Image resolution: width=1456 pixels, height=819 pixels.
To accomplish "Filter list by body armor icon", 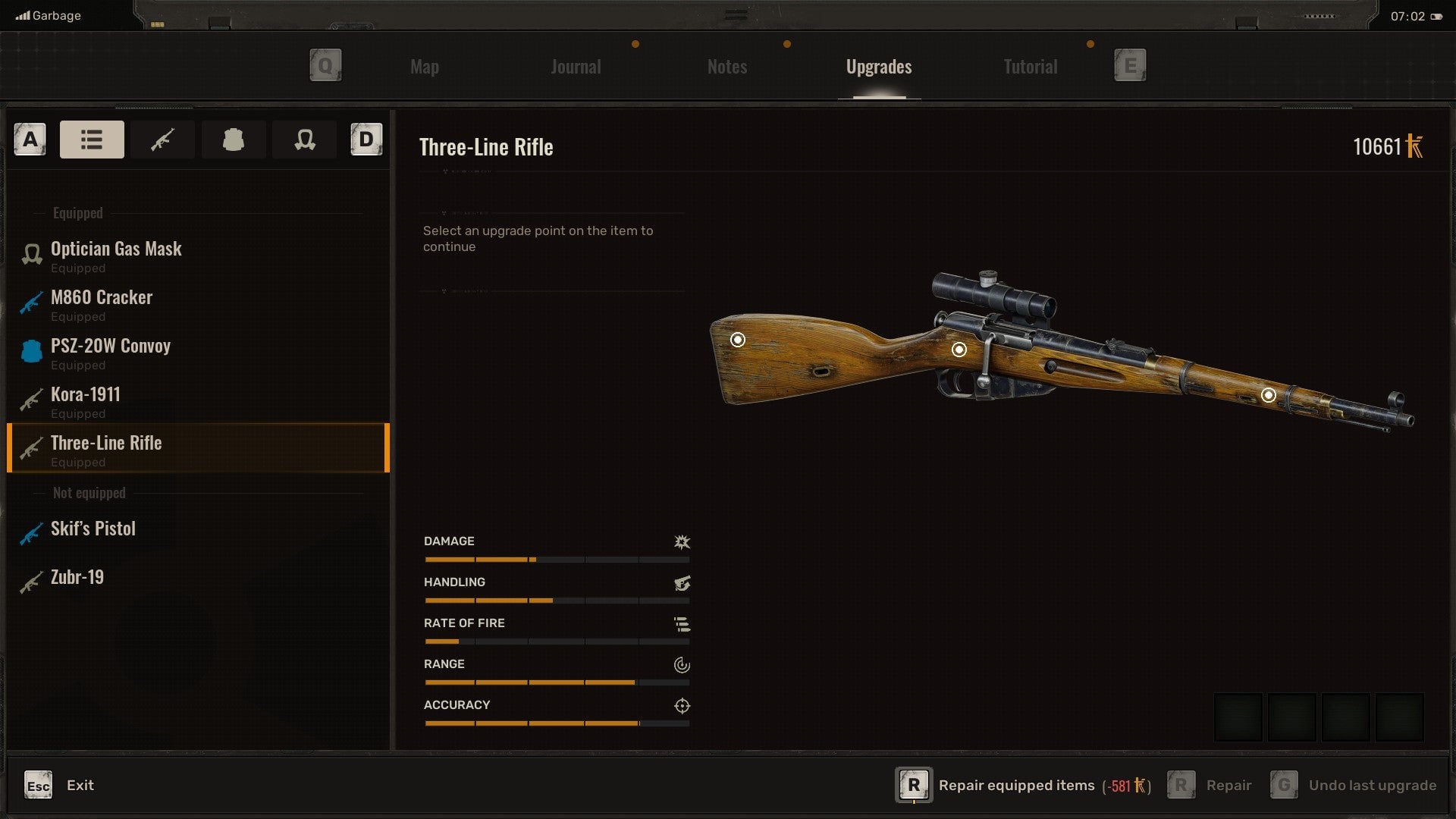I will click(x=233, y=140).
